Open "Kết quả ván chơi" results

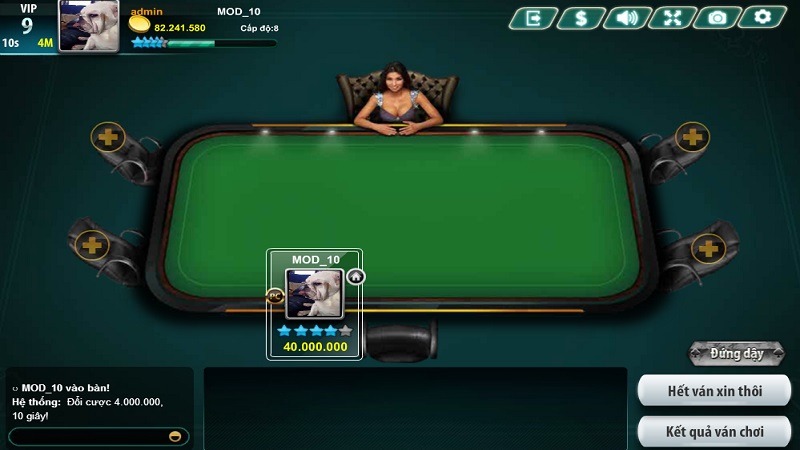coord(714,432)
